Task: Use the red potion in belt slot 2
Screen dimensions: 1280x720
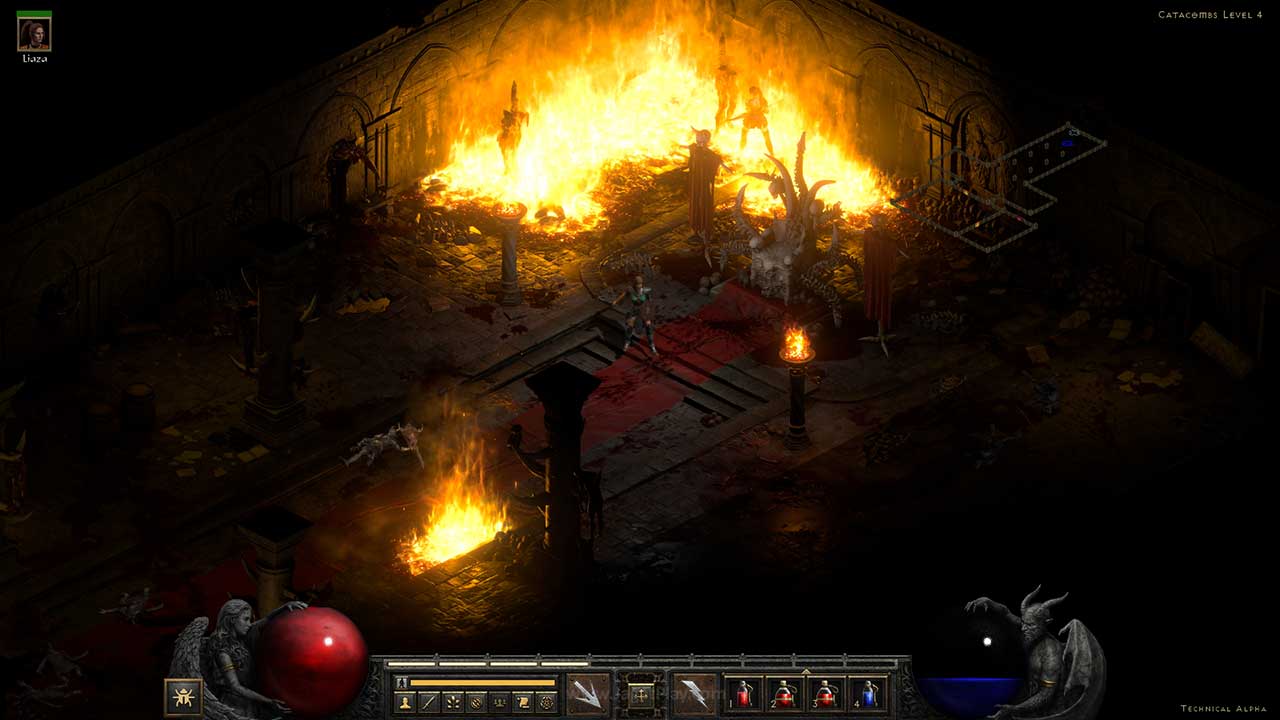Action: pos(785,694)
